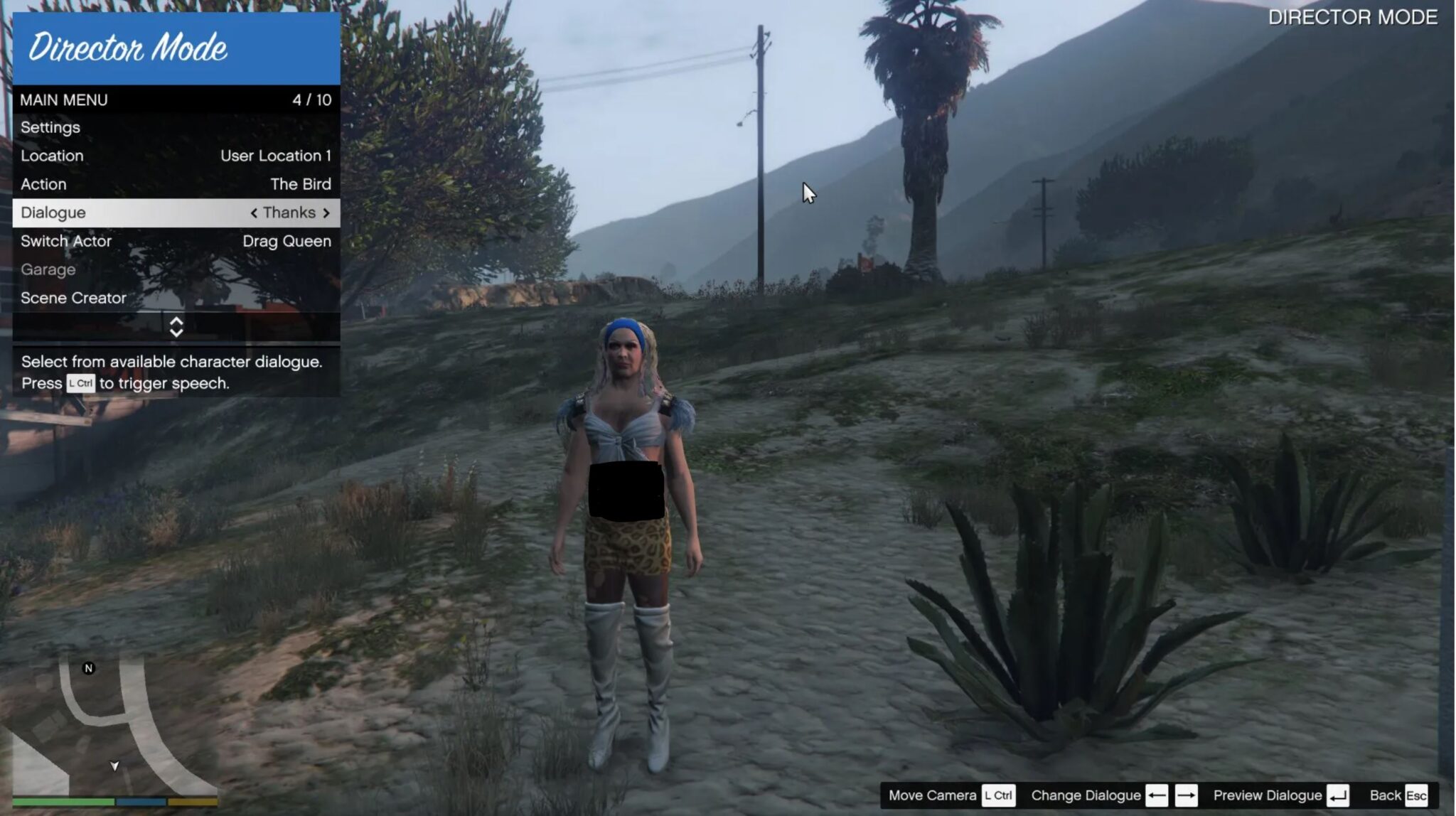Click the up-down scroll chevron below Scene Creator
Image resolution: width=1456 pixels, height=816 pixels.
(176, 326)
